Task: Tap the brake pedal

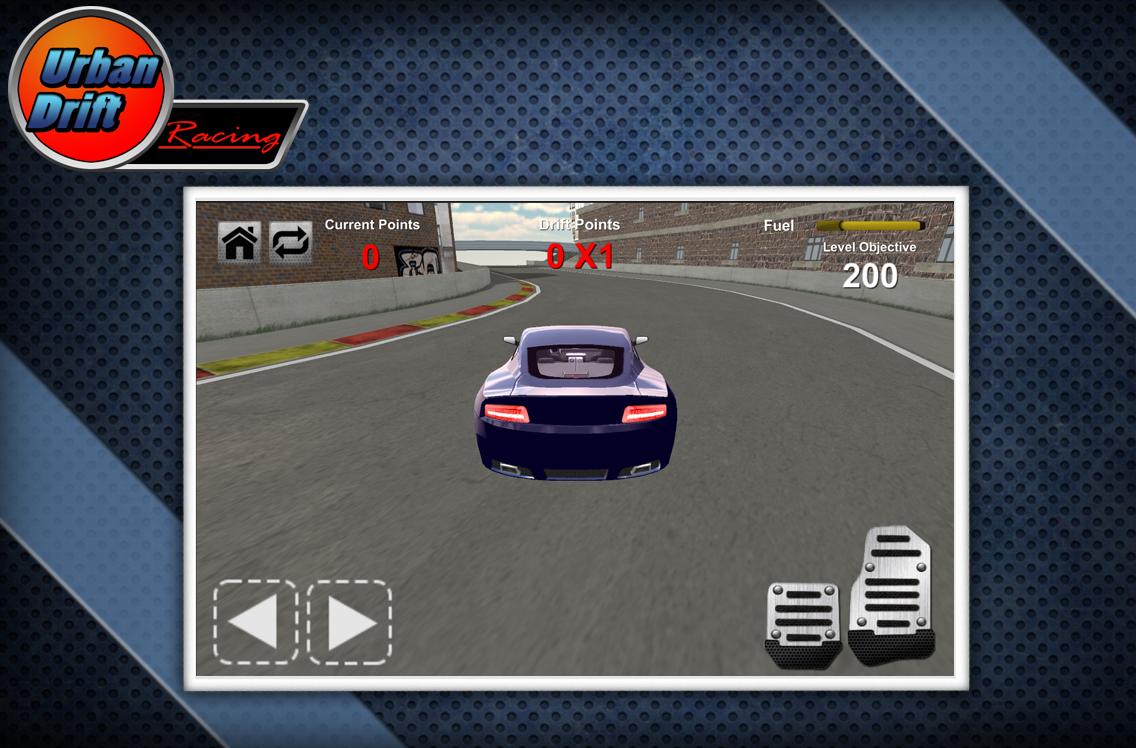Action: (x=802, y=624)
